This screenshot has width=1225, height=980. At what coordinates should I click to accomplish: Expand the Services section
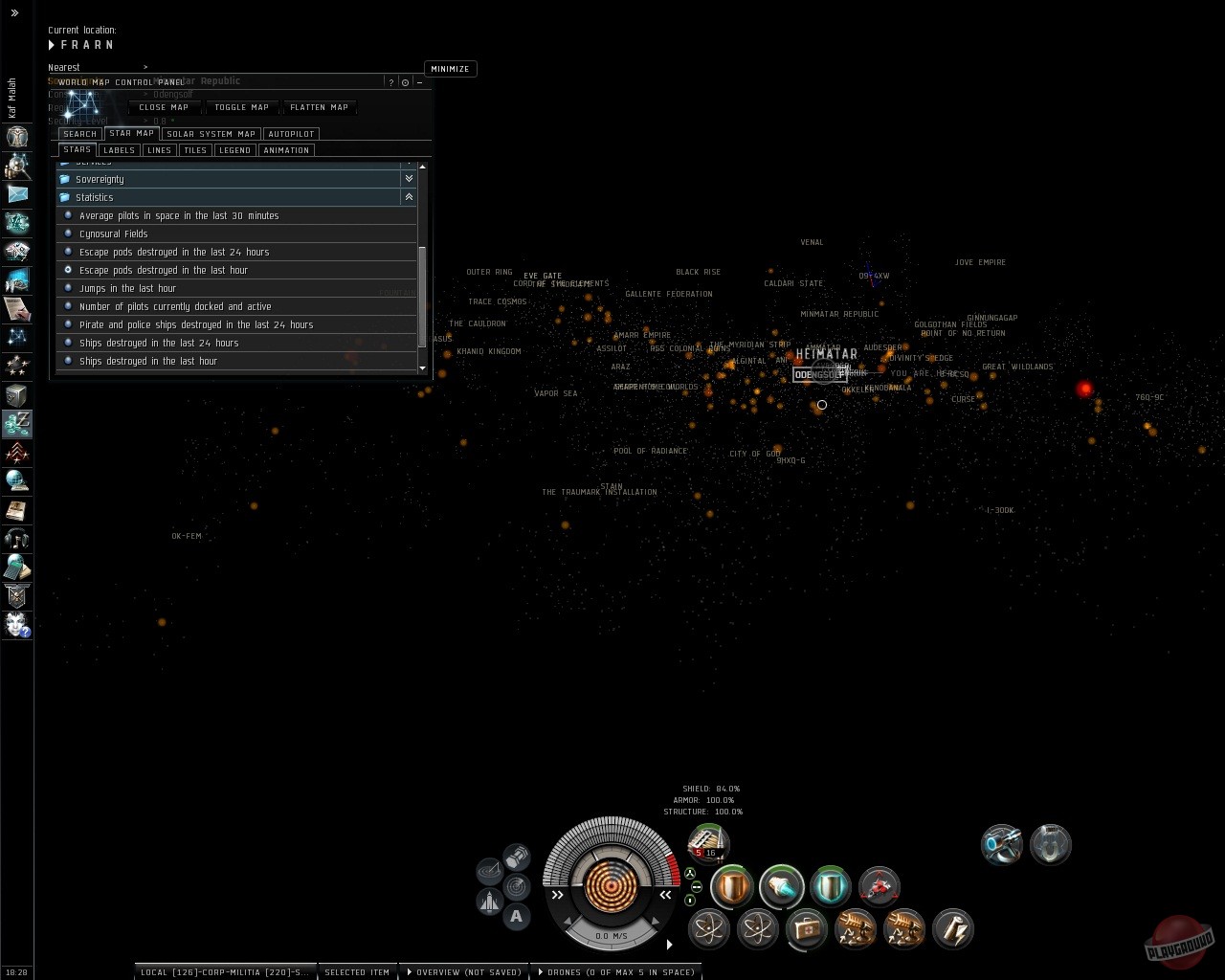409,163
